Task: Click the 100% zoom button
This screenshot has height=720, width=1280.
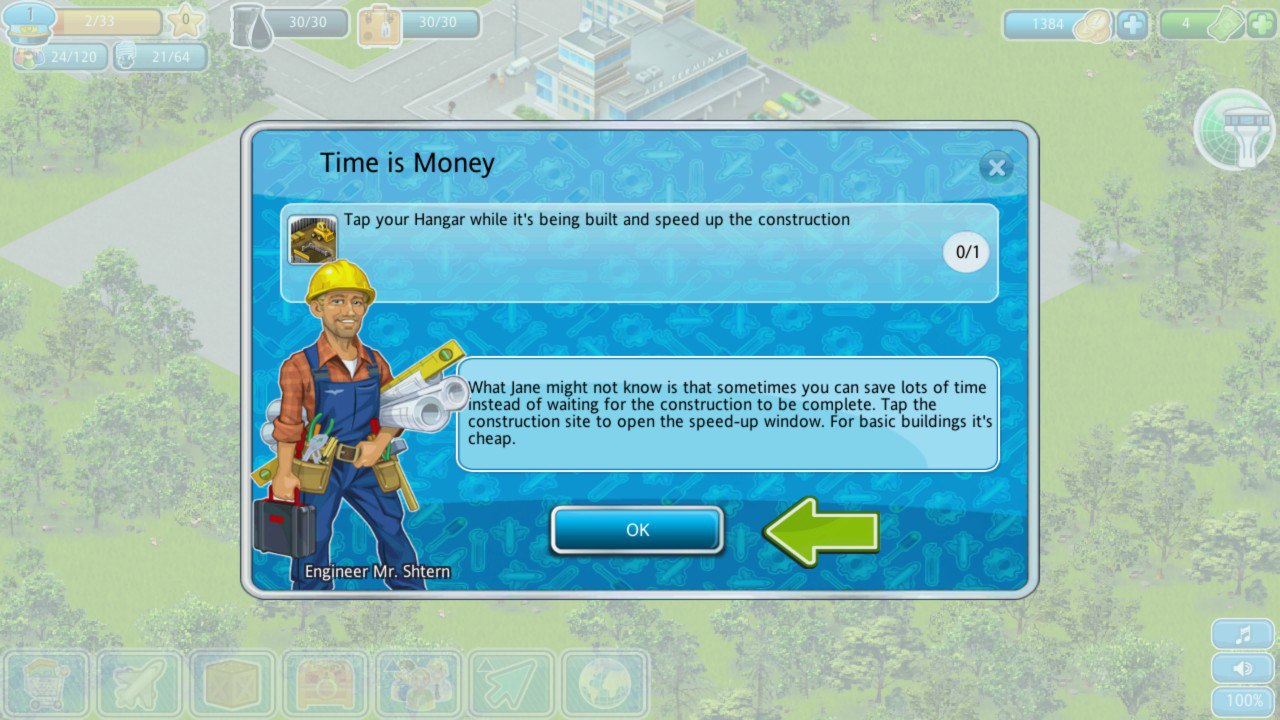Action: coord(1243,702)
